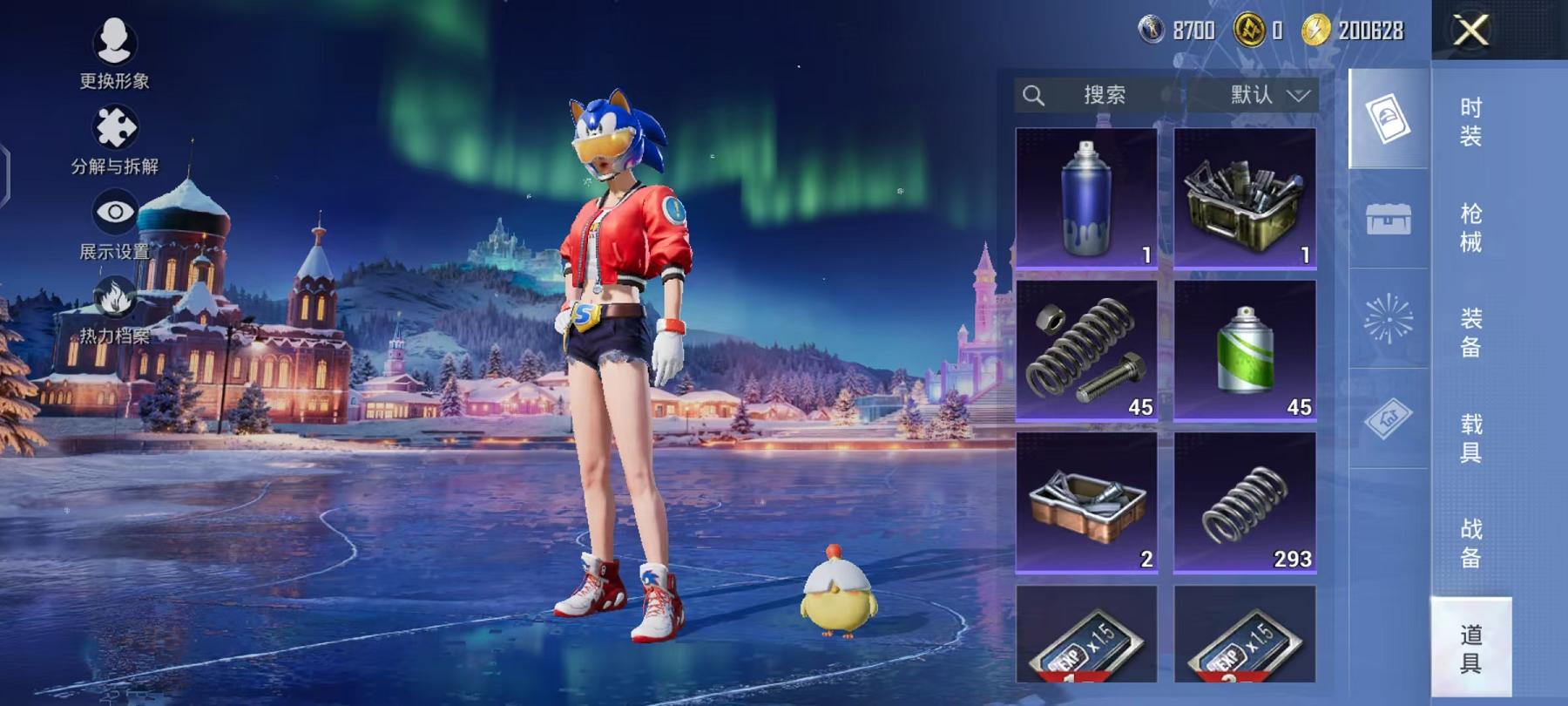Select the green spray can item
The width and height of the screenshot is (1568, 706).
tap(1245, 350)
